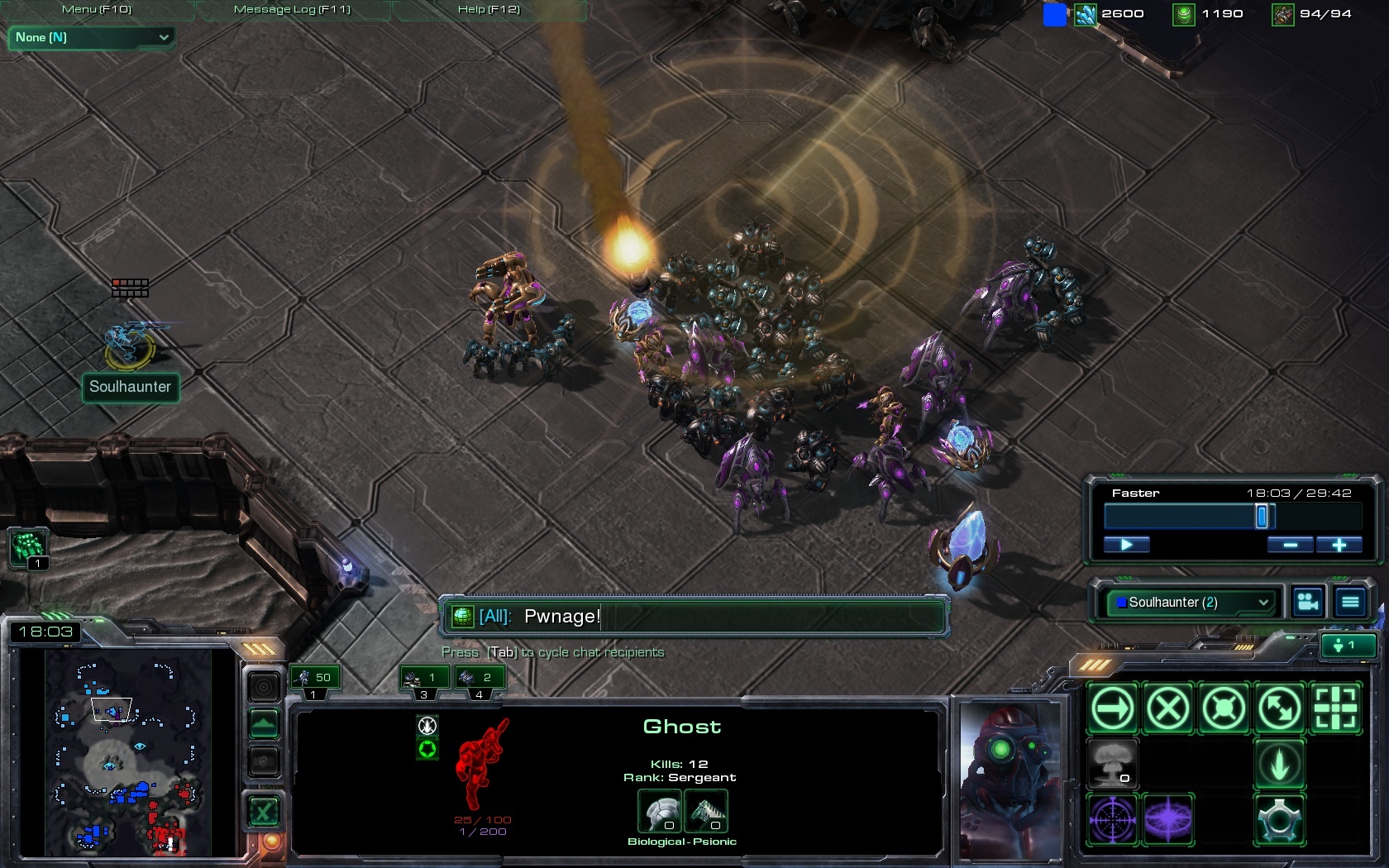Viewport: 1389px width, 868px height.
Task: Decrease replay speed with the minus button
Action: 1290,545
